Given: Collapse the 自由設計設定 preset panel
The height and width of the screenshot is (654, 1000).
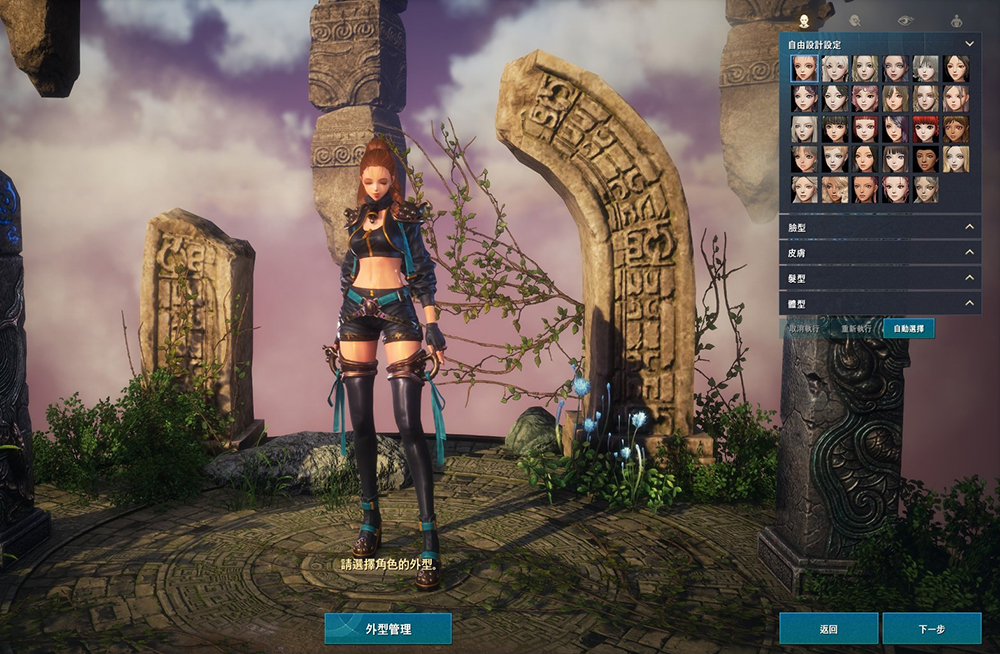Looking at the screenshot, I should pyautogui.click(x=969, y=44).
